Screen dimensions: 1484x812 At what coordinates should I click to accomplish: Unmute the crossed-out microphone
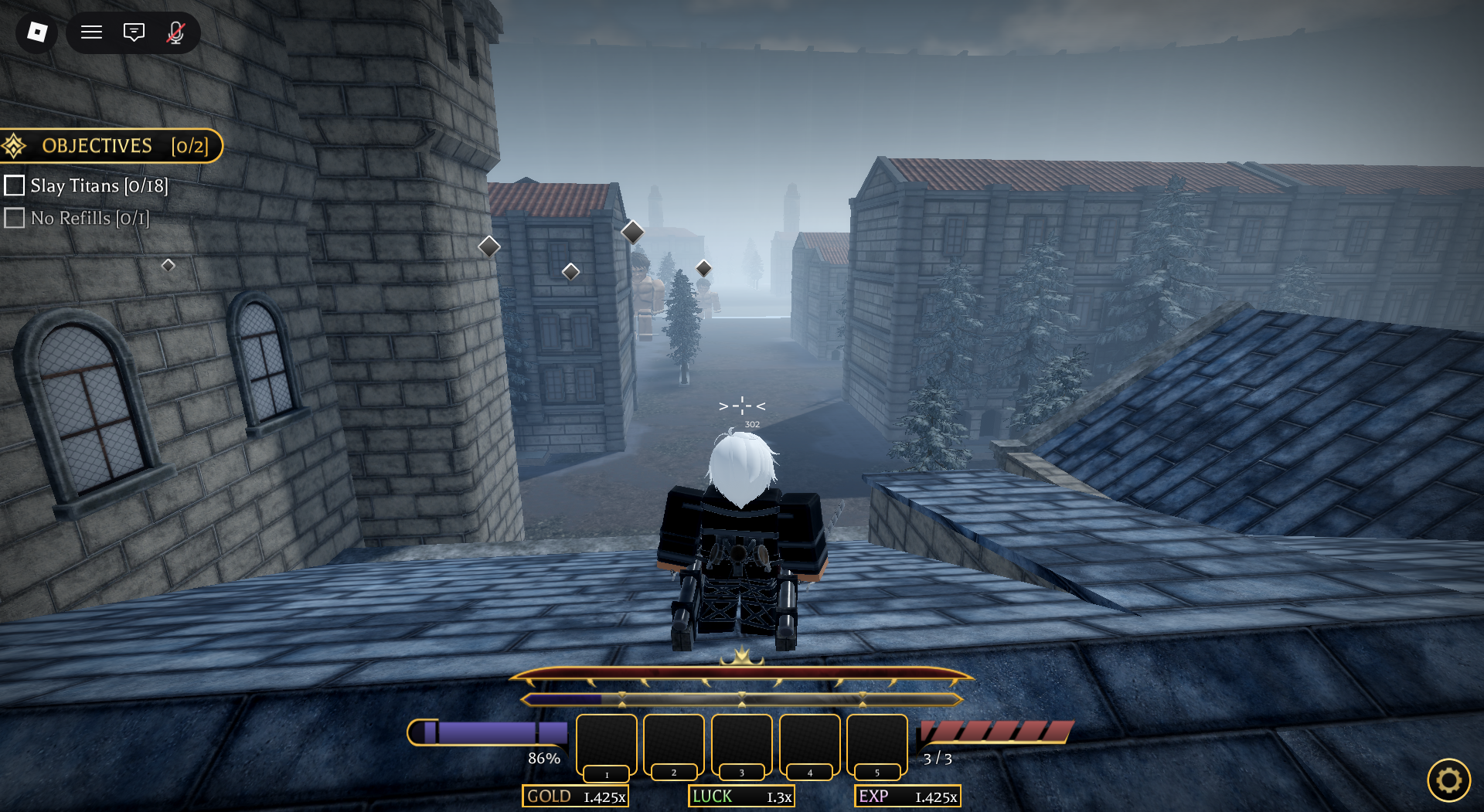pos(175,32)
